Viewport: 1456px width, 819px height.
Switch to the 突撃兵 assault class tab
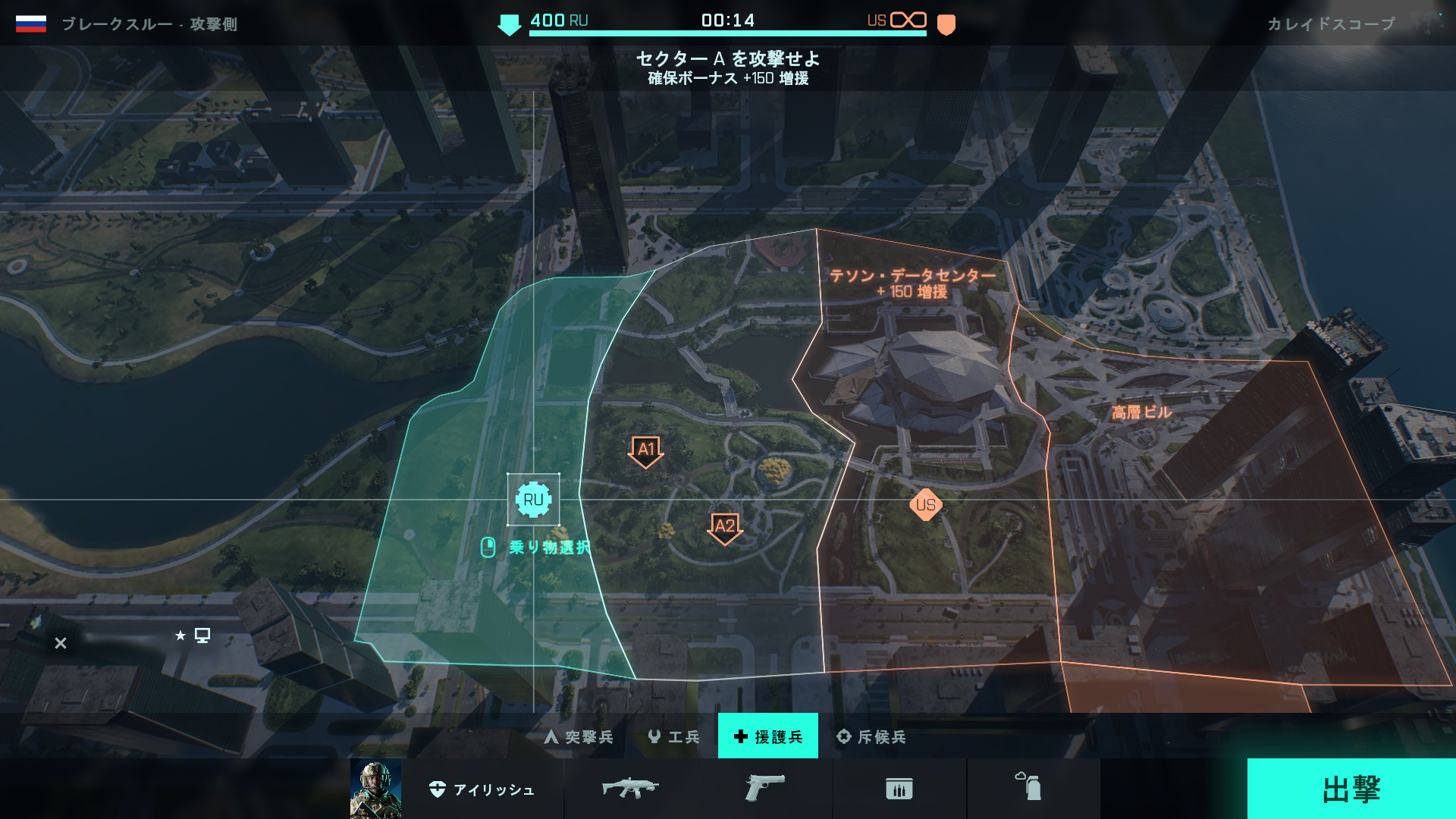point(579,736)
